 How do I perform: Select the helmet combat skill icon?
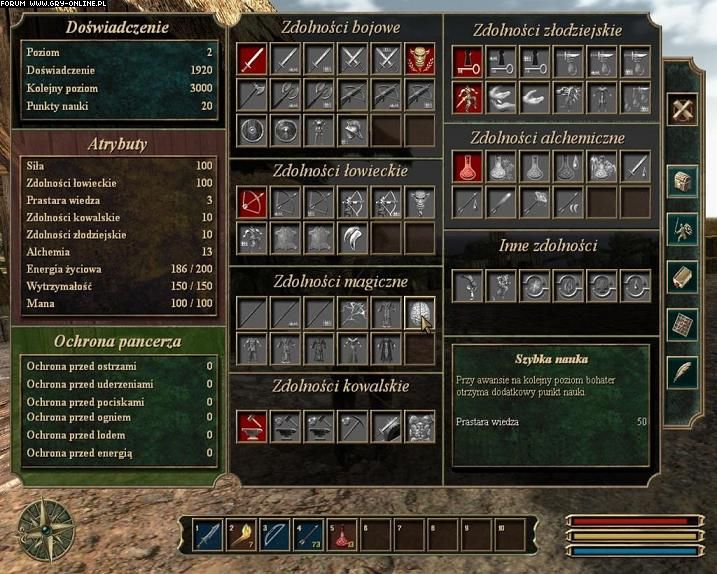[x=353, y=129]
